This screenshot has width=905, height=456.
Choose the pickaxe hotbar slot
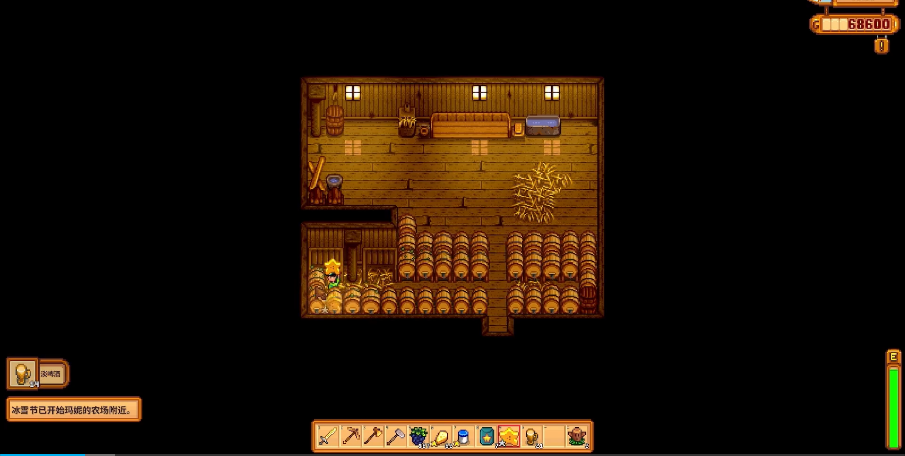tap(350, 436)
